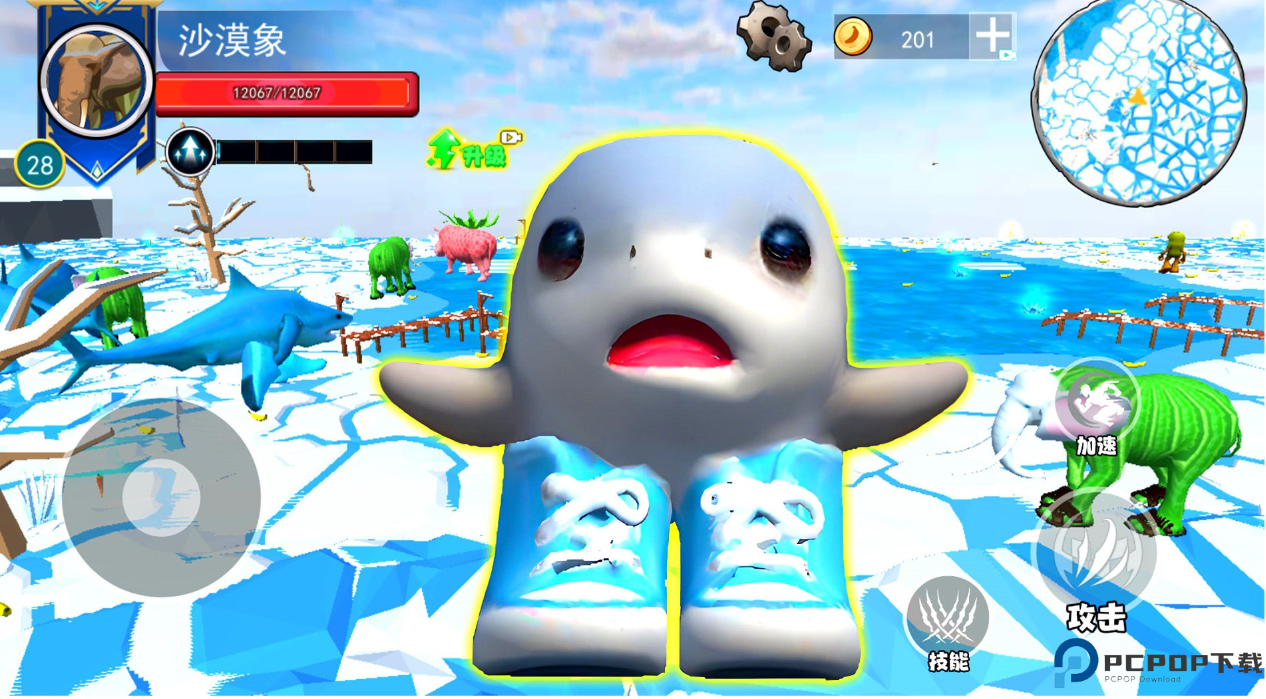Image resolution: width=1266 pixels, height=699 pixels.
Task: Click the evolution arrow icon beside the bar
Action: (190, 152)
